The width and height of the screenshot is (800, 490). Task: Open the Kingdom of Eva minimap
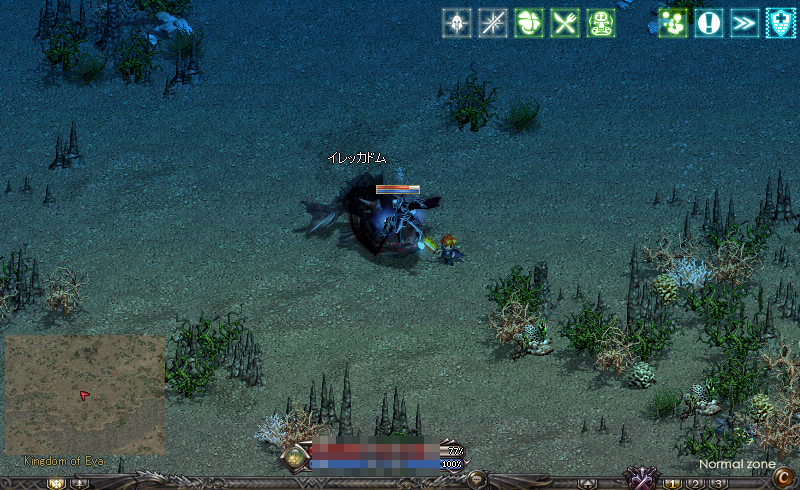click(x=85, y=395)
